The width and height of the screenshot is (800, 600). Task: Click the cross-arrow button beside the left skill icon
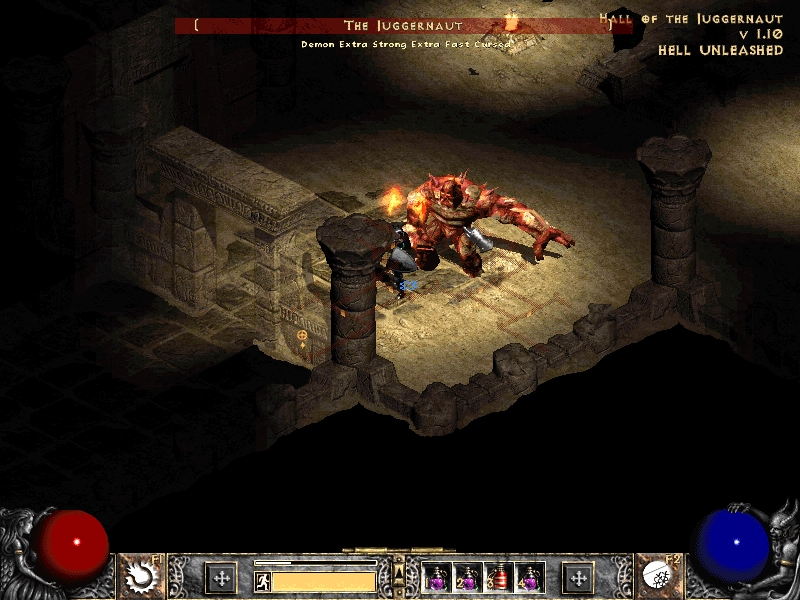pyautogui.click(x=220, y=577)
